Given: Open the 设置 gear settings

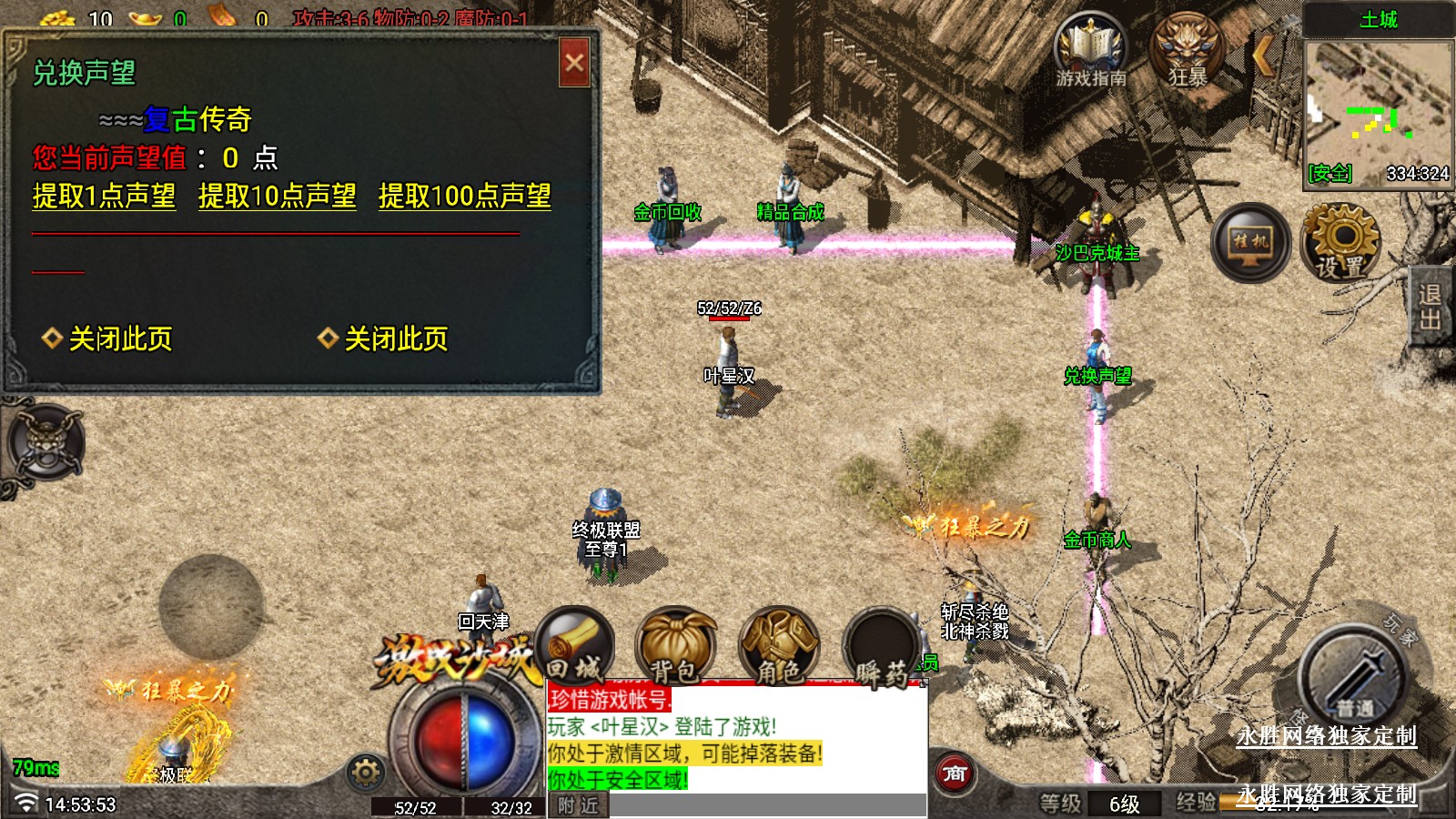Looking at the screenshot, I should [x=1340, y=242].
